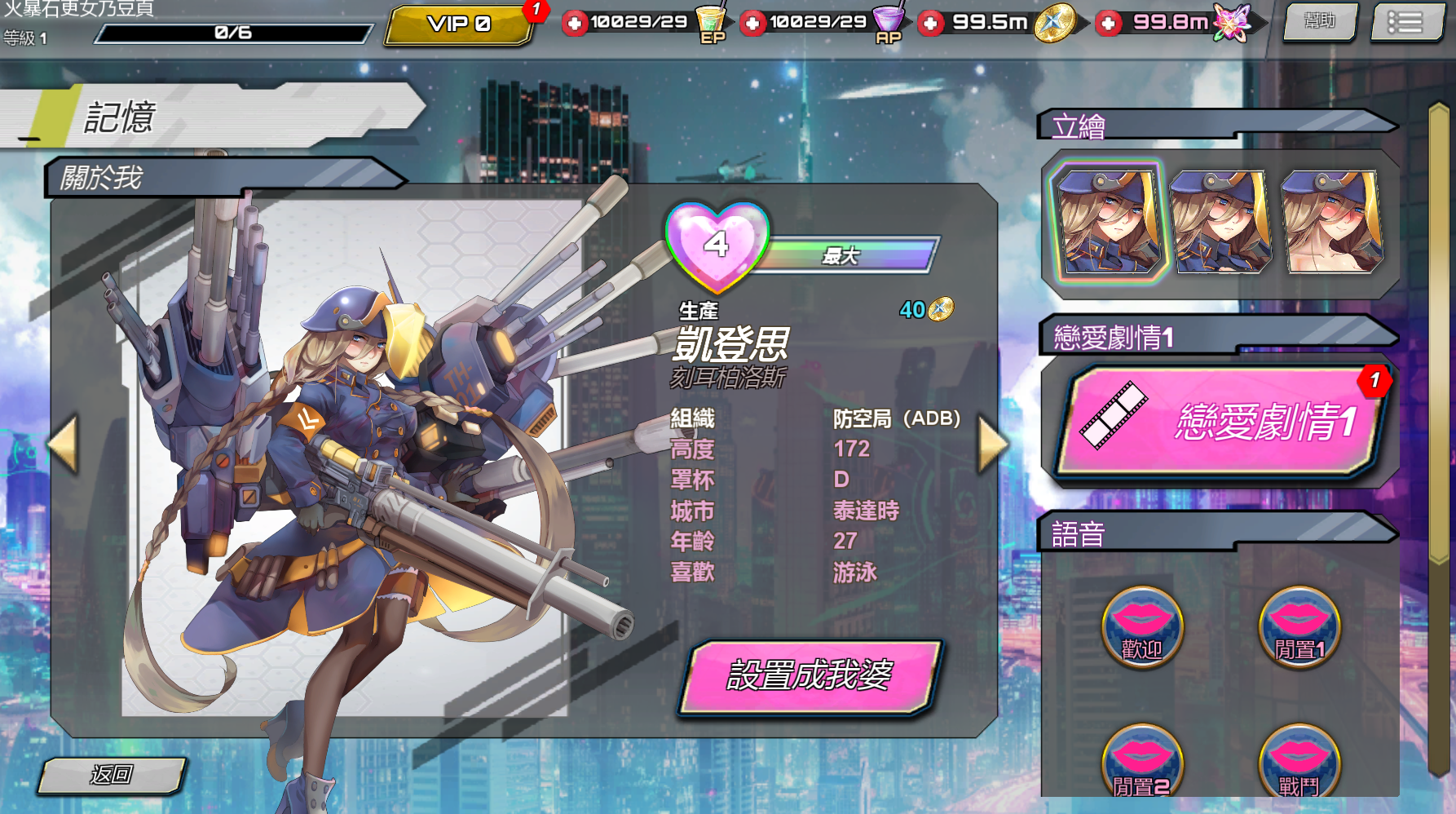Image resolution: width=1456 pixels, height=814 pixels.
Task: Add more pink gems via plus button
Action: tap(1108, 23)
